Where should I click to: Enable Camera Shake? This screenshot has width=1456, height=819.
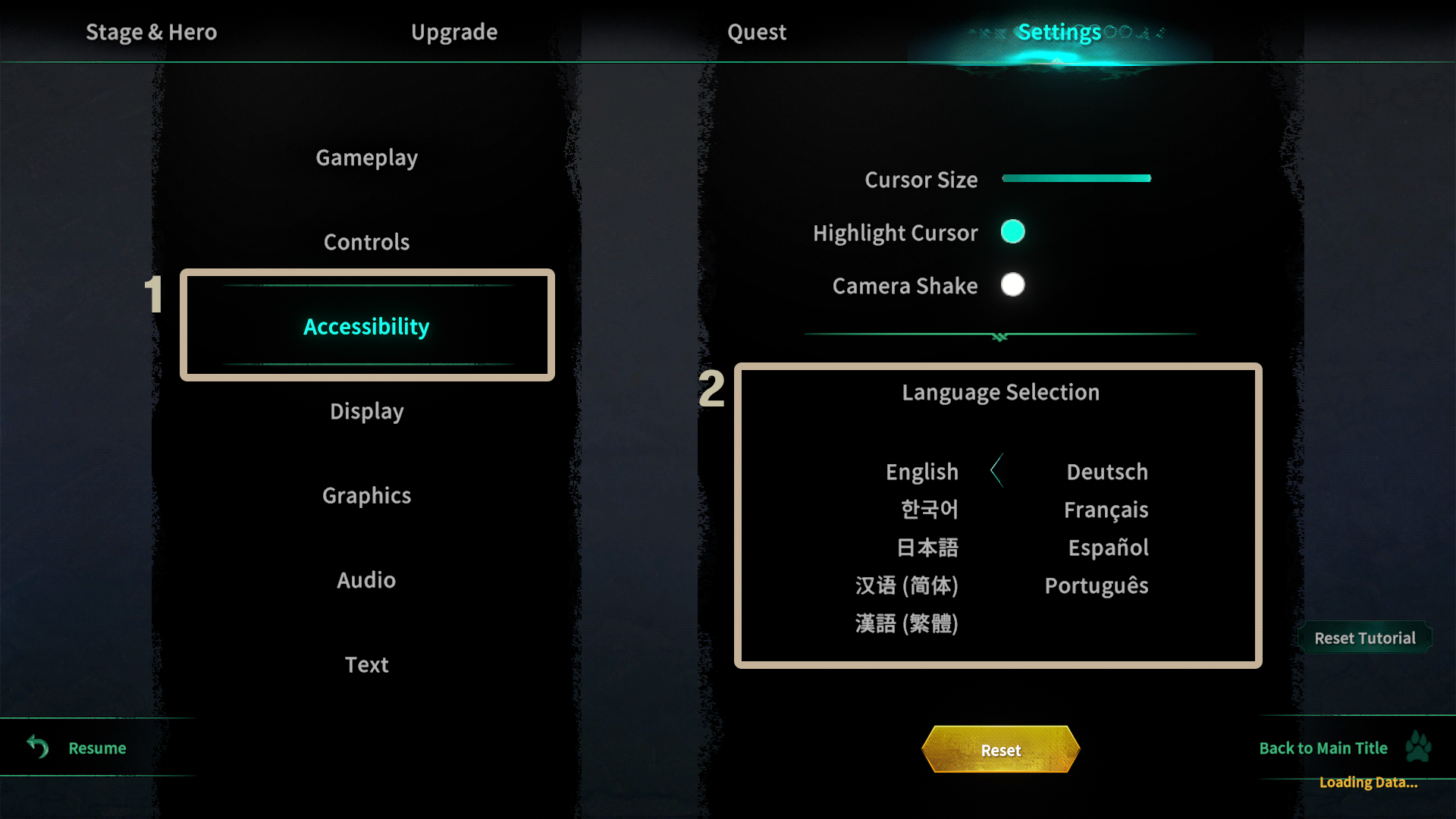[1012, 285]
